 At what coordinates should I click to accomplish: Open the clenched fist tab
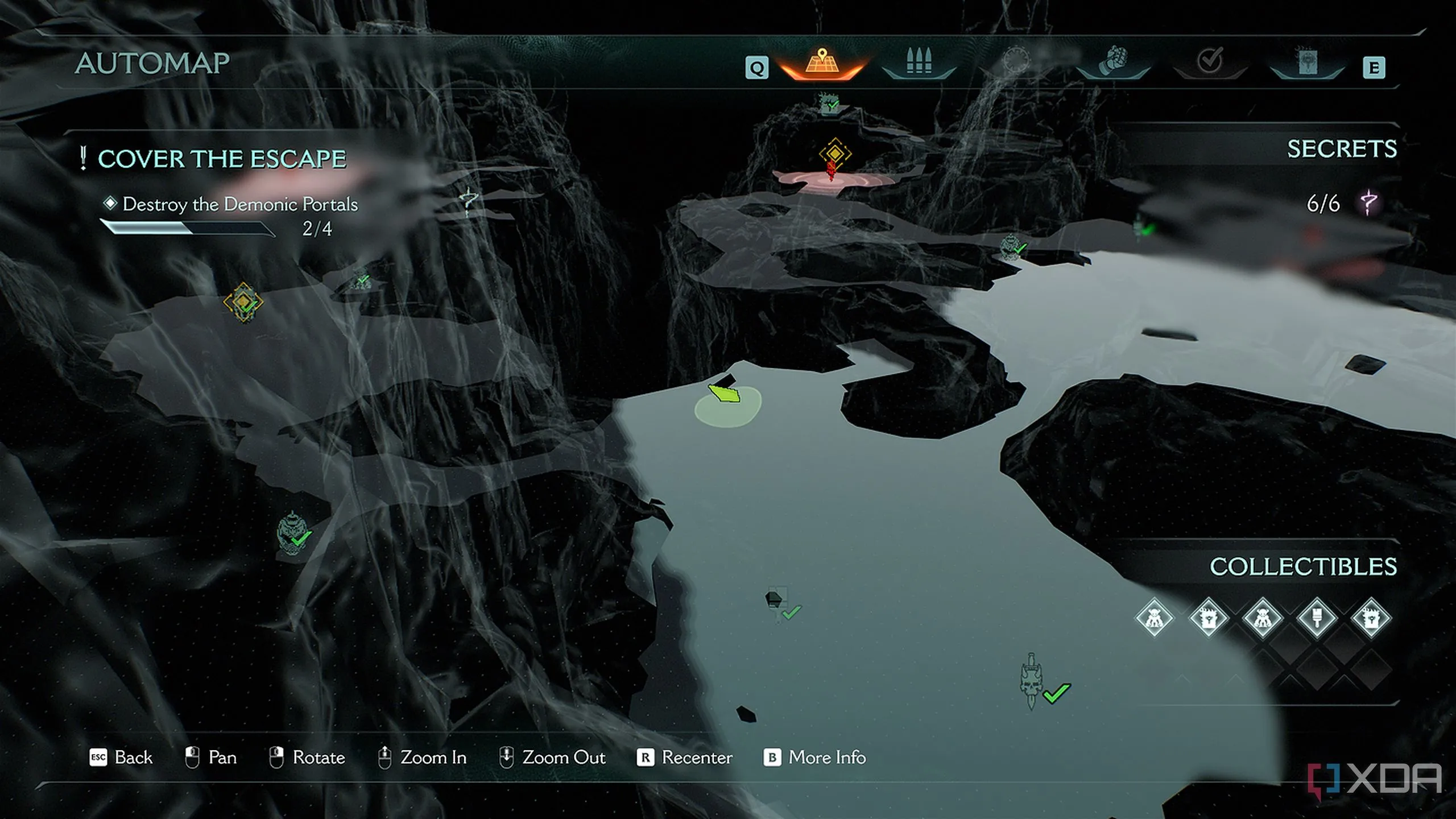[x=1113, y=61]
